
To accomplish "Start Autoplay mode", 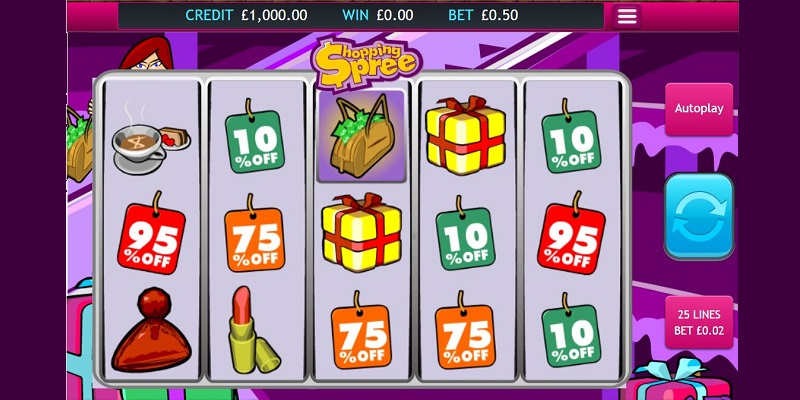I will click(699, 109).
